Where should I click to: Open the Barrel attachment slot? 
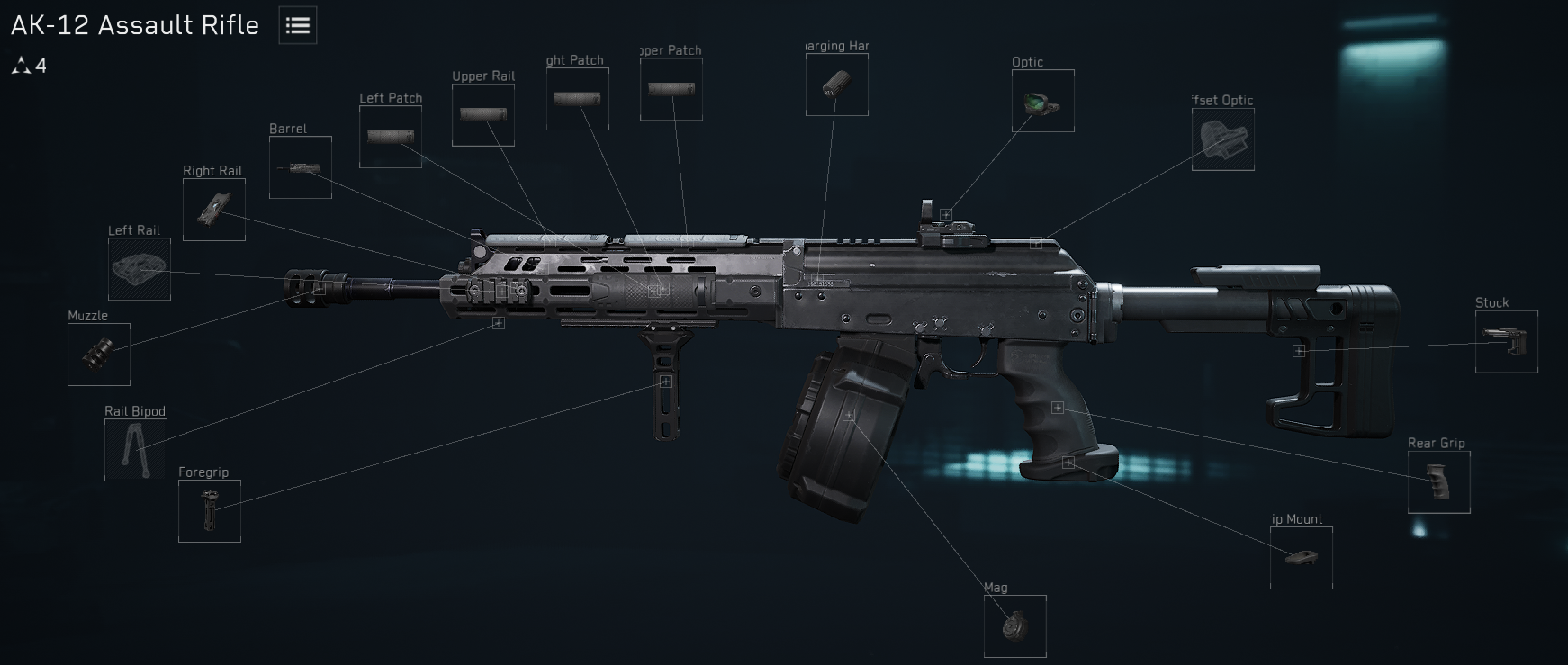301,166
